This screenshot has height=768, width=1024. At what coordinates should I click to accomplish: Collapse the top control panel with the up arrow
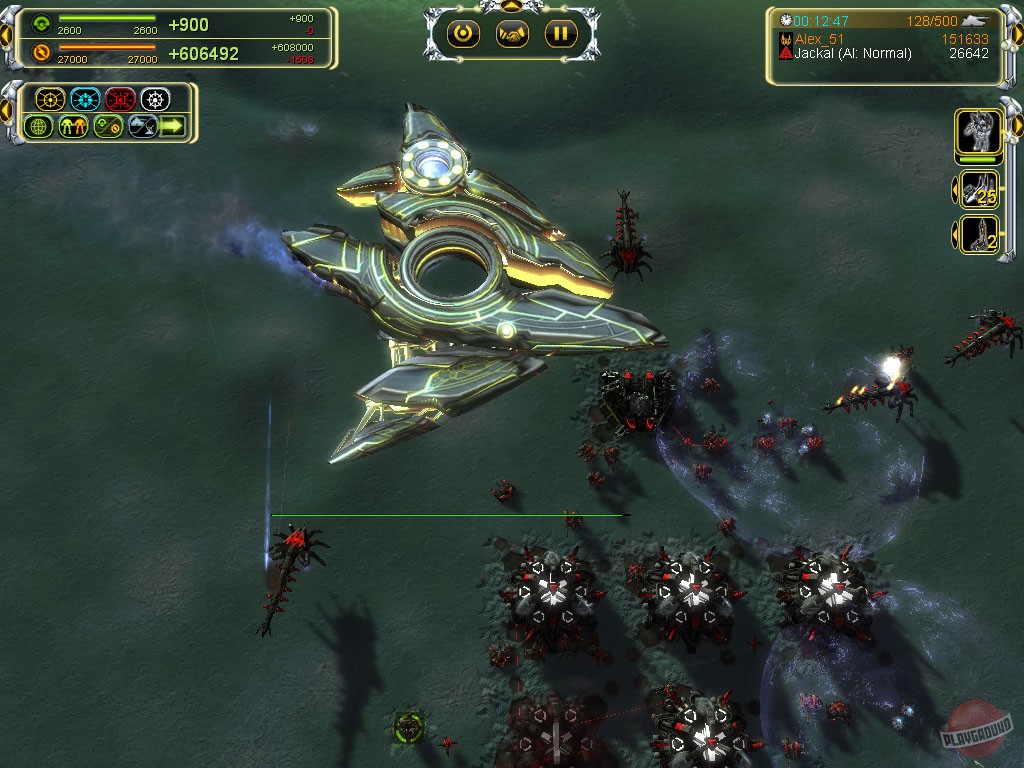pyautogui.click(x=512, y=6)
